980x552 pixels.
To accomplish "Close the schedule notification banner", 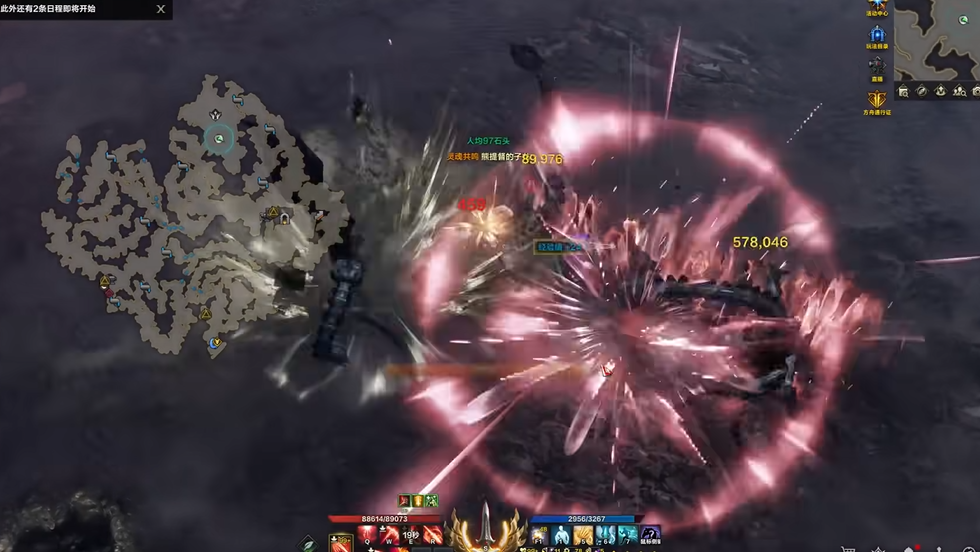I will 161,9.
